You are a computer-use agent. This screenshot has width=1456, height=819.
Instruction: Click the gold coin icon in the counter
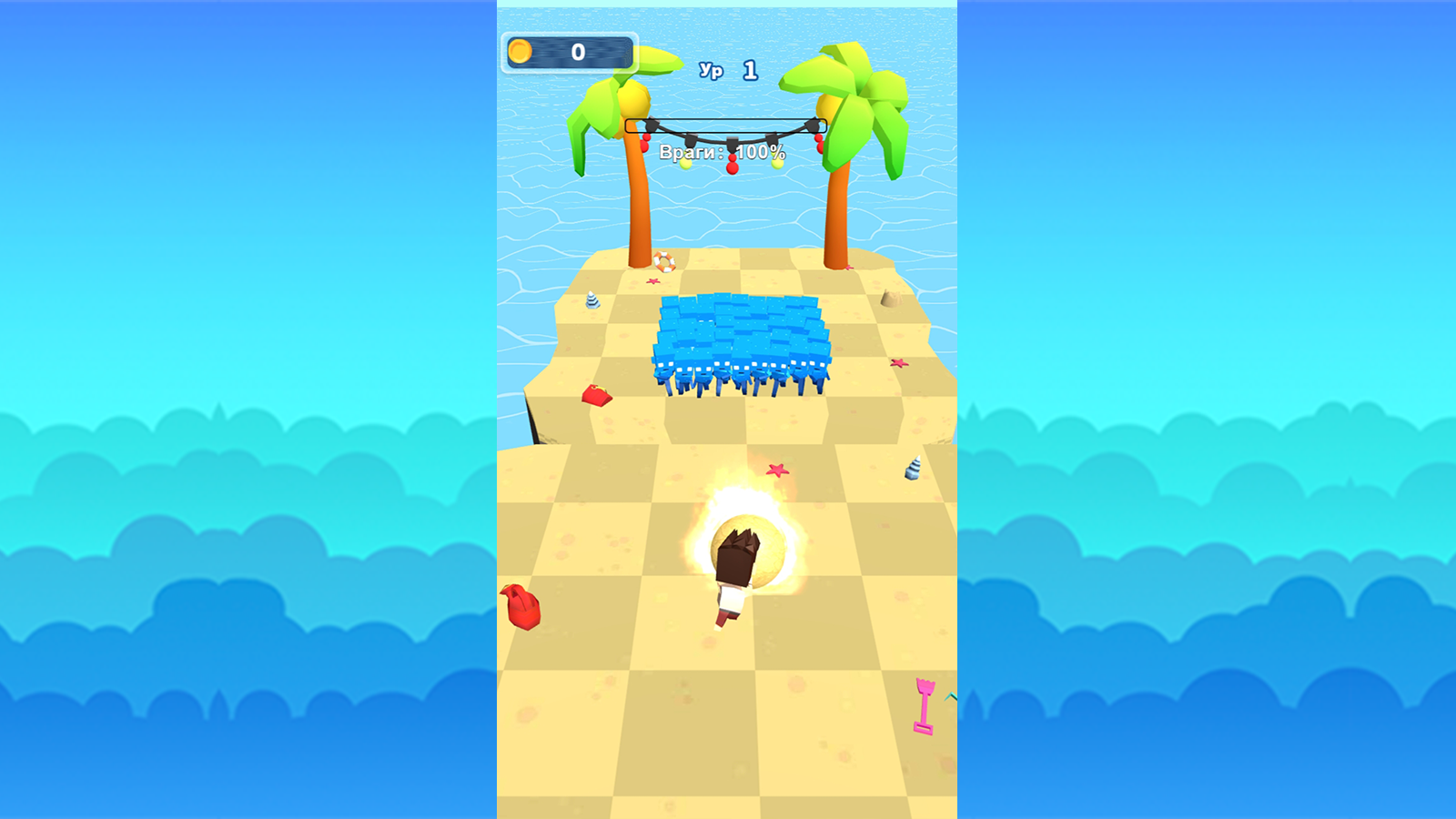[521, 51]
